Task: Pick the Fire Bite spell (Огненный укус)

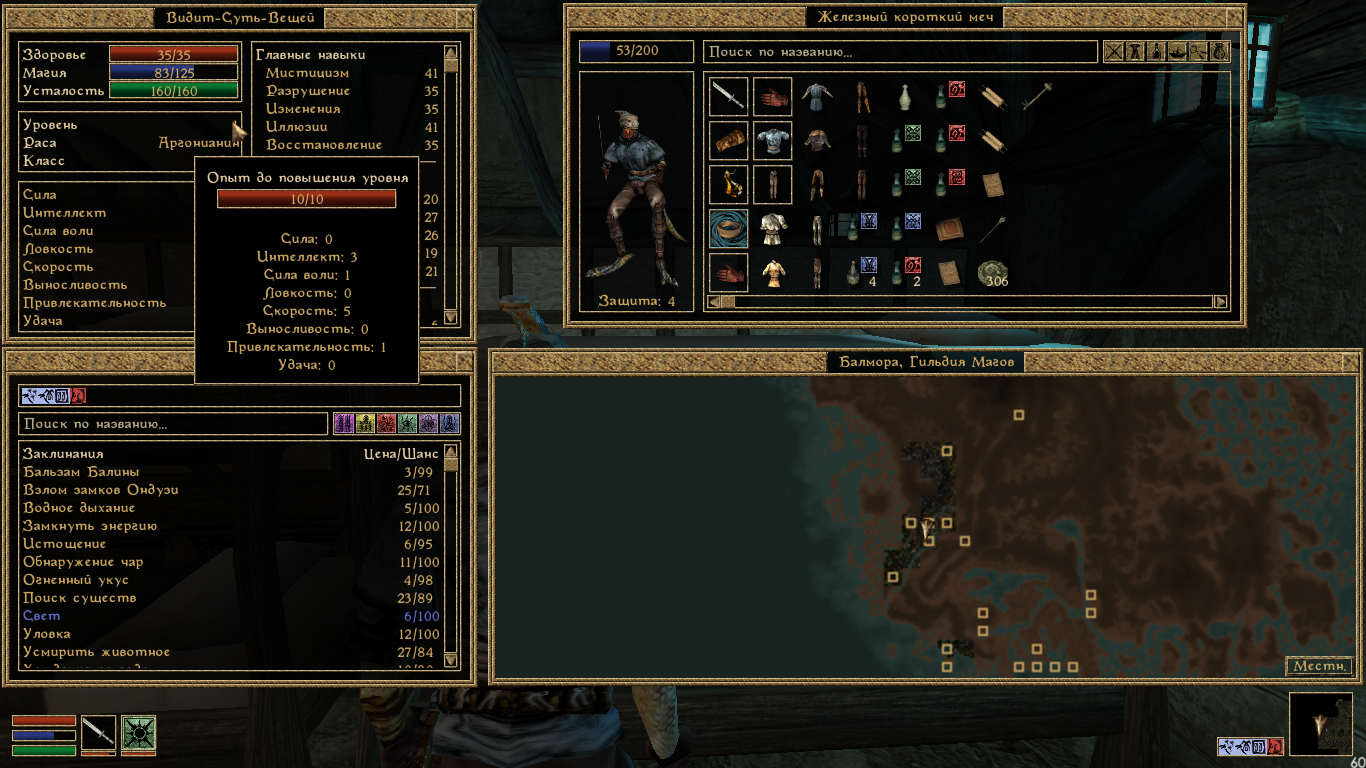Action: (76, 580)
